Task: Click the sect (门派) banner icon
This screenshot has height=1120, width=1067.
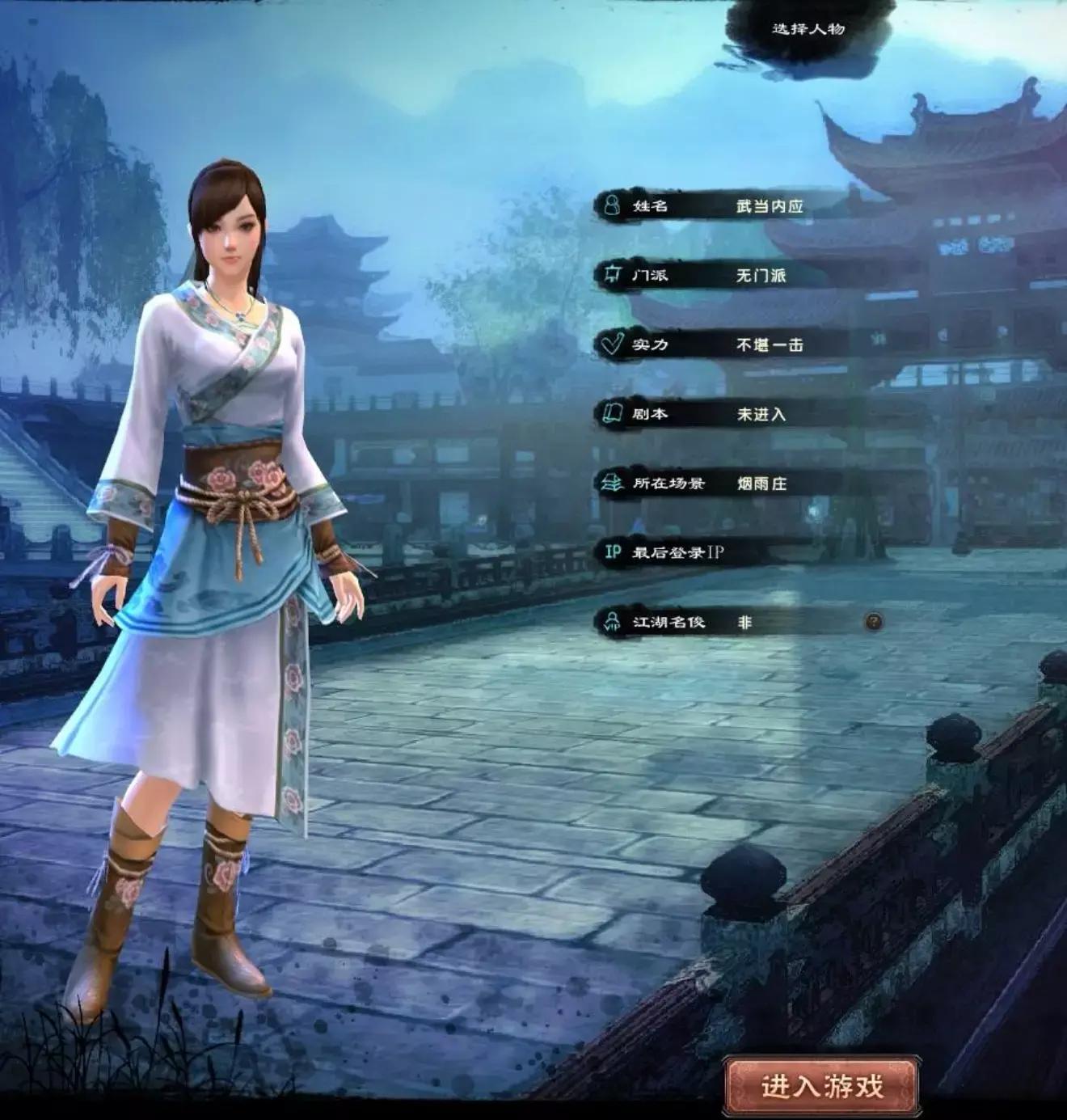Action: [612, 274]
